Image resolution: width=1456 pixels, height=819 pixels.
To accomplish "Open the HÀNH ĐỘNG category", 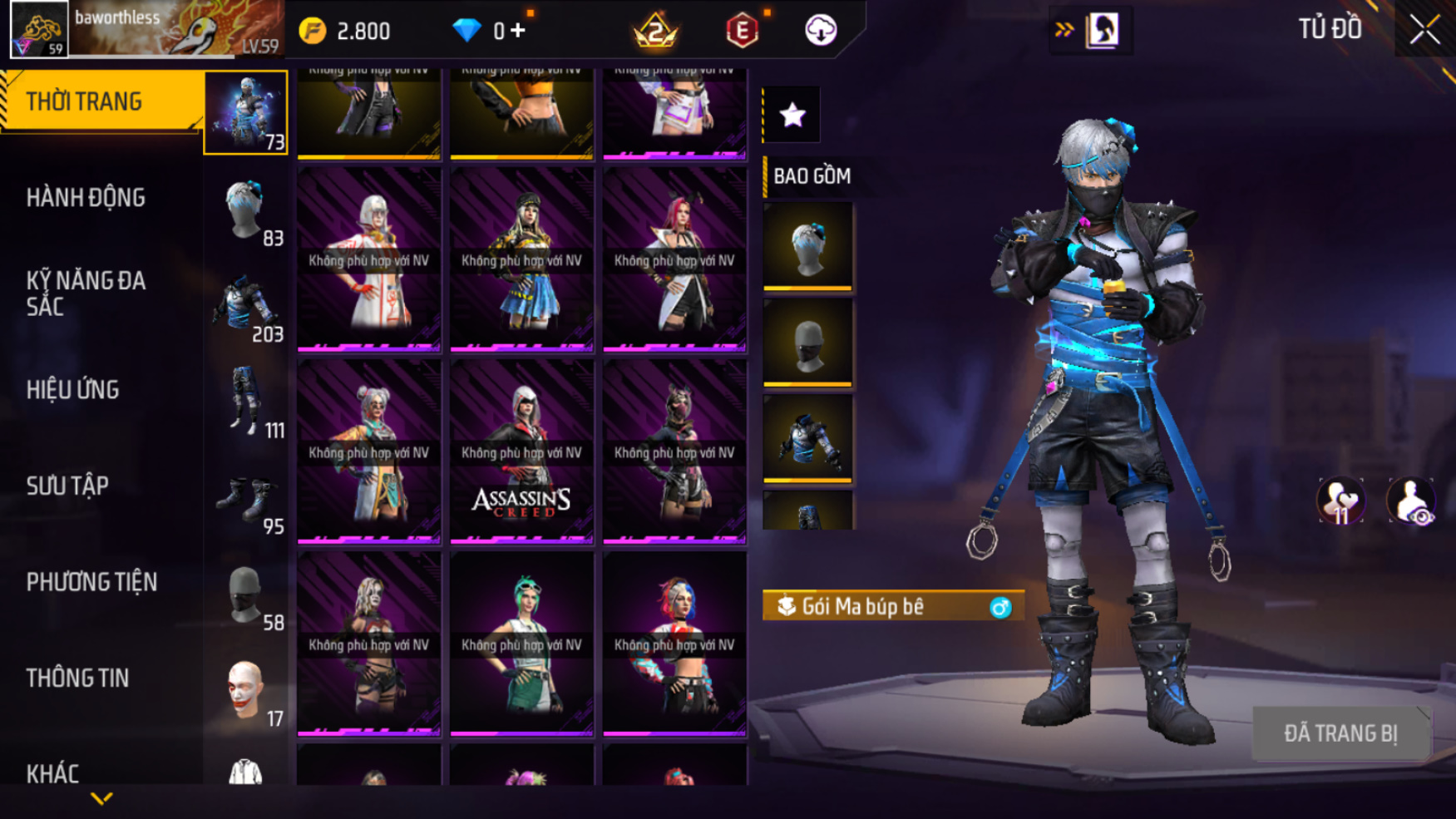I will pos(86,198).
